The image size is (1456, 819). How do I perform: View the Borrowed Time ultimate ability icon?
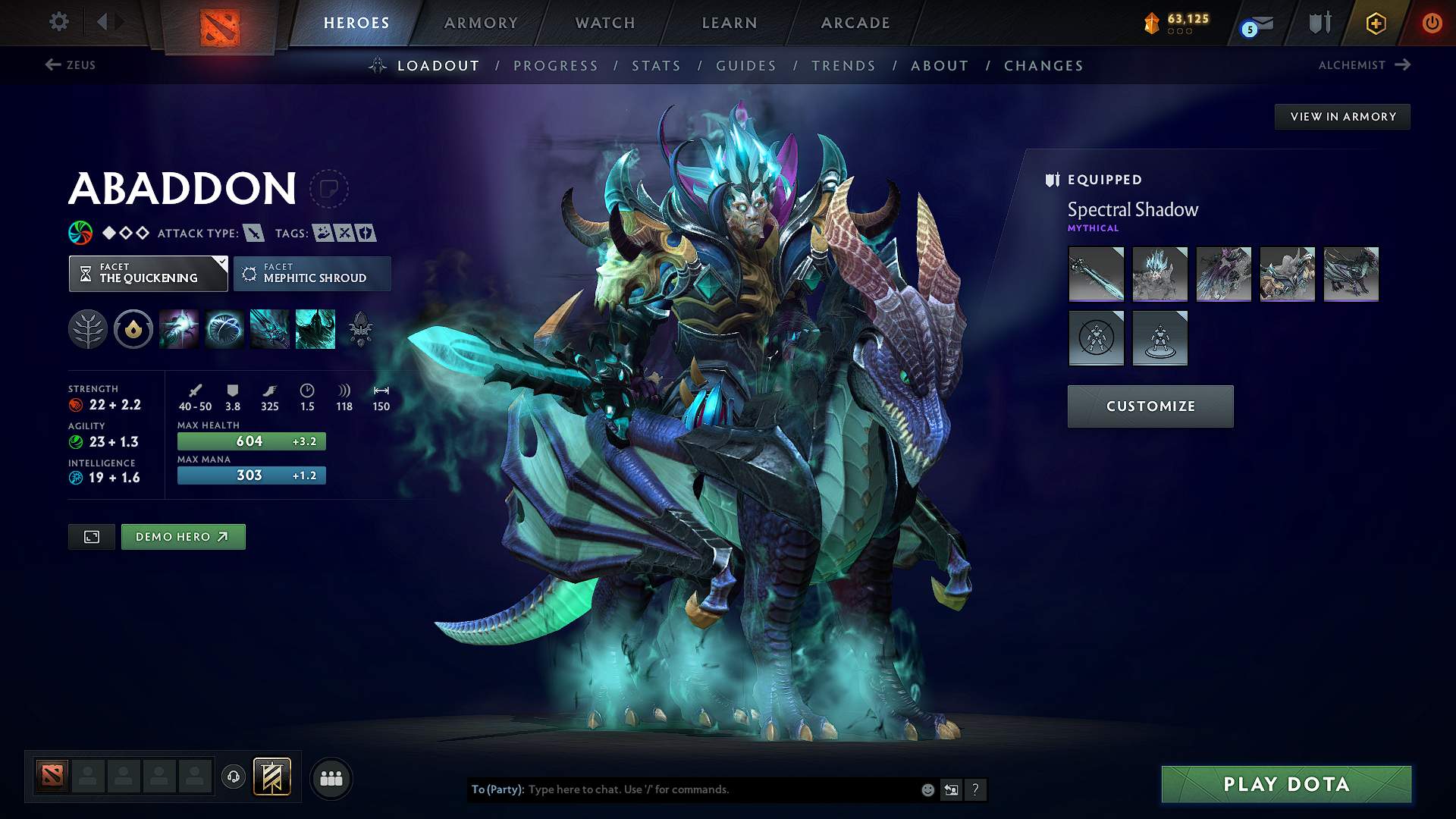coord(315,329)
